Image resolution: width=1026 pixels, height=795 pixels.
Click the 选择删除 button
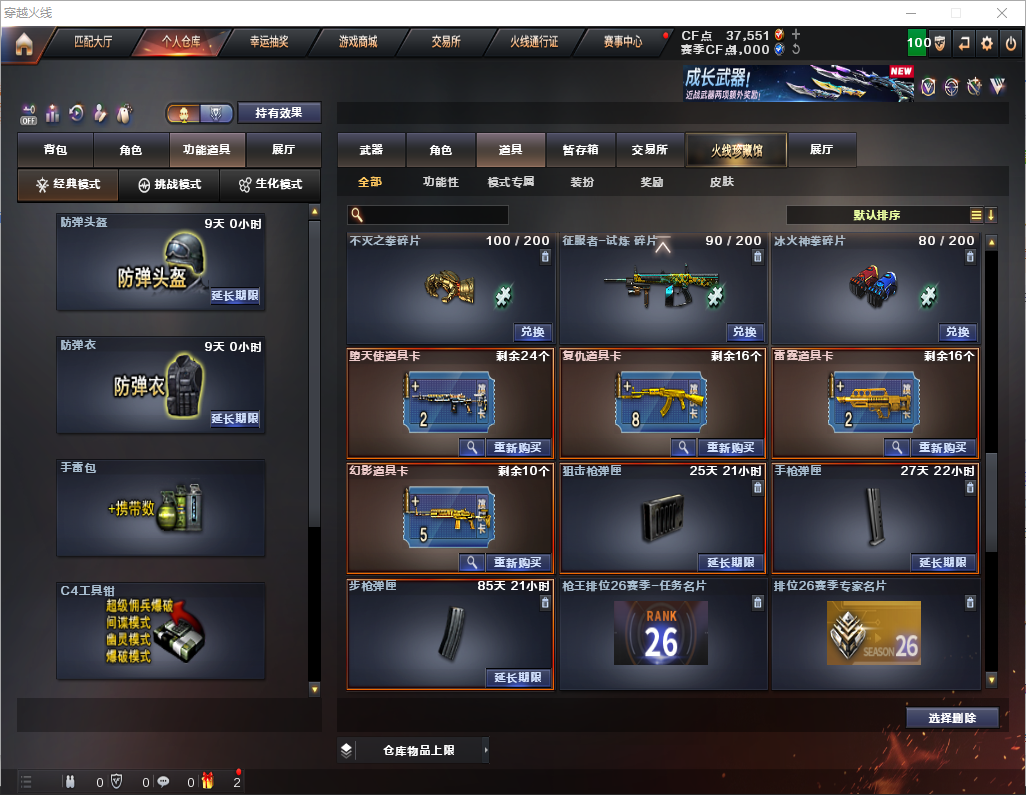coord(952,718)
